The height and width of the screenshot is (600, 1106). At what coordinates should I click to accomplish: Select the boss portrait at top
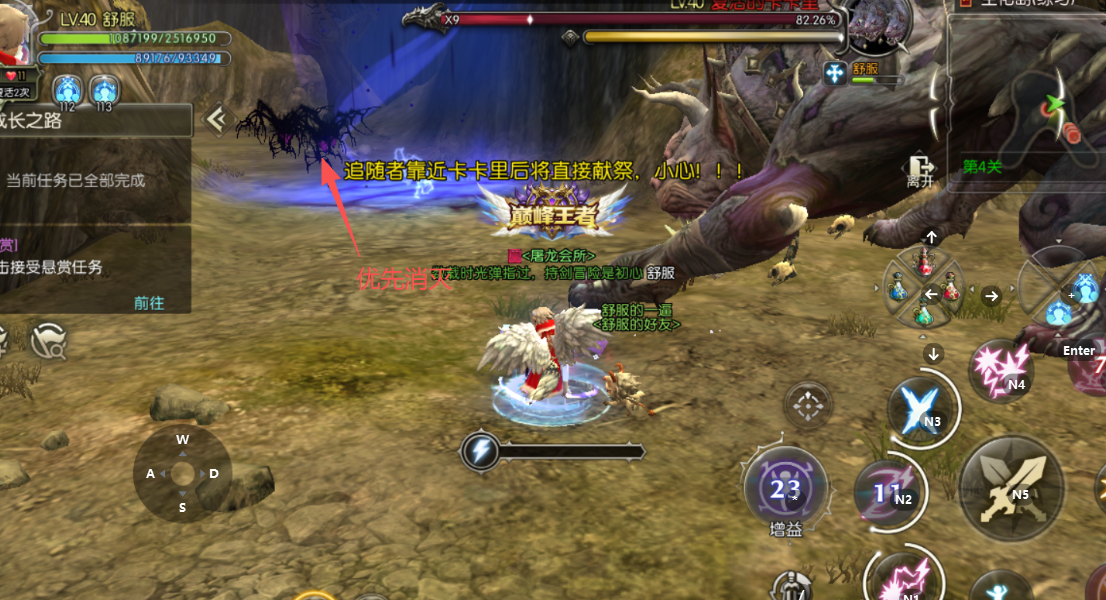pos(879,28)
